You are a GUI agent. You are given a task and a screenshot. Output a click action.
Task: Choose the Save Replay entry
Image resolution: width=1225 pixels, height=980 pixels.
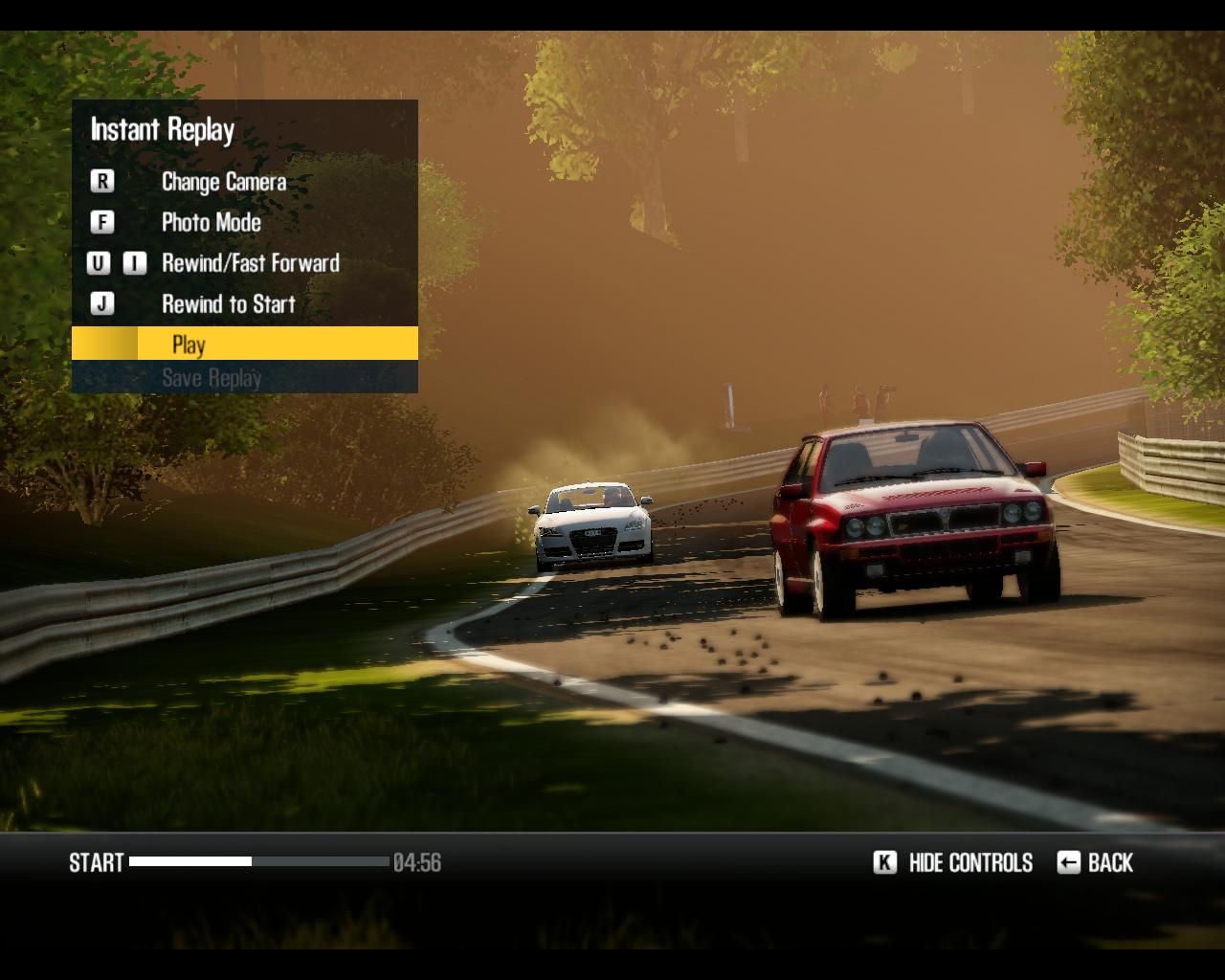point(212,378)
